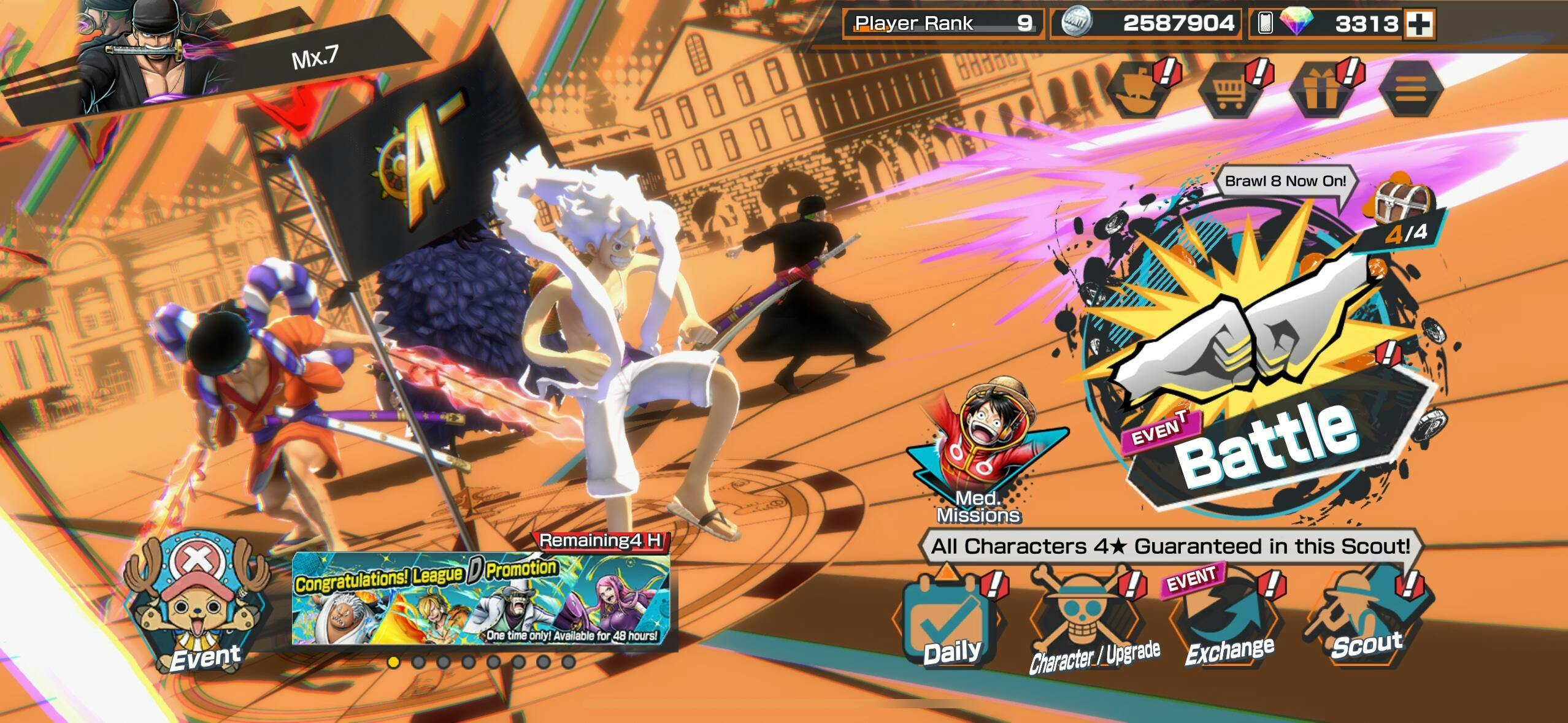The height and width of the screenshot is (723, 1568).
Task: Read the Brawl 8 Now On notice
Action: (x=1285, y=182)
